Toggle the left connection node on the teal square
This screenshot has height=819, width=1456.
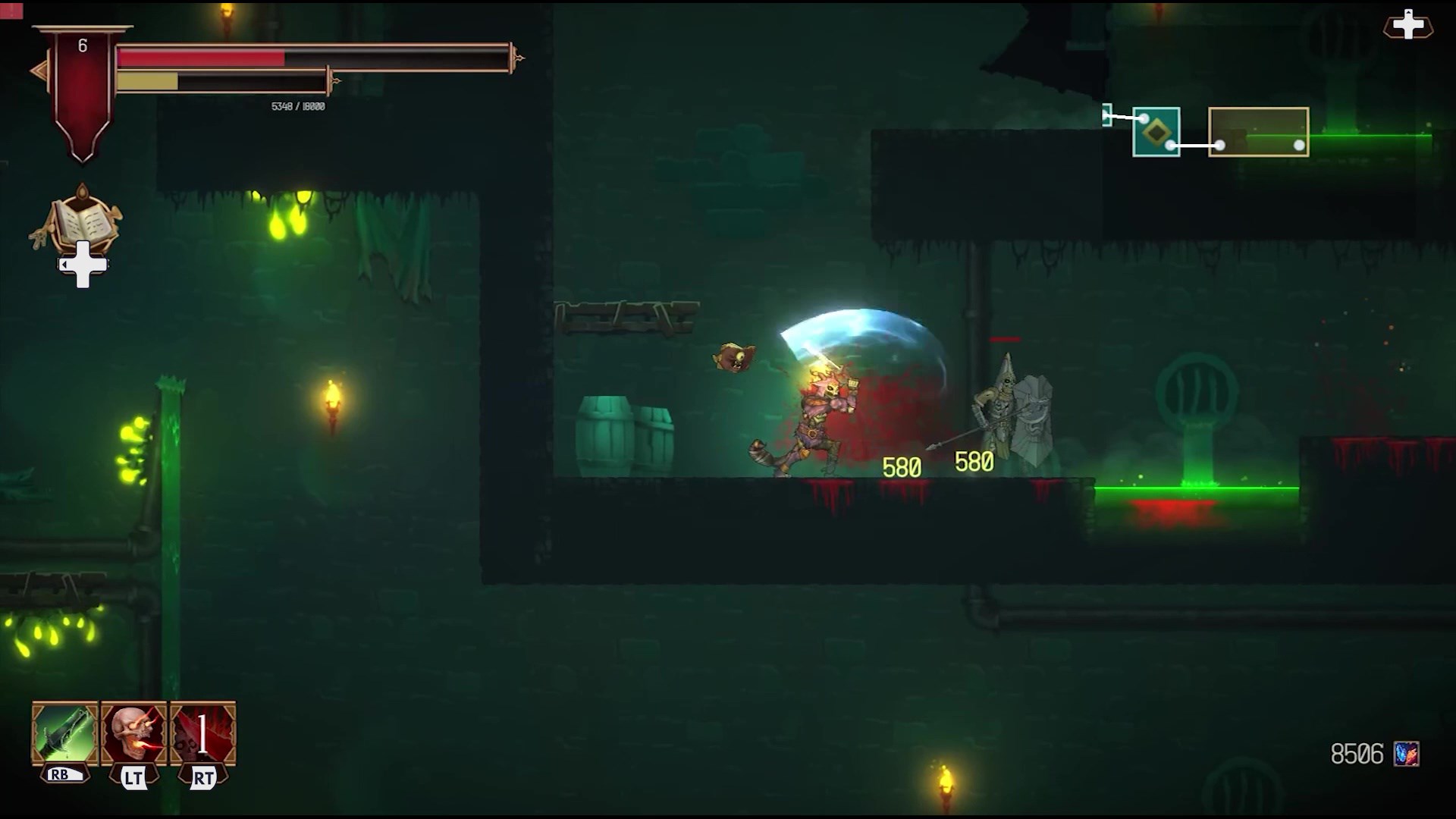click(1144, 118)
